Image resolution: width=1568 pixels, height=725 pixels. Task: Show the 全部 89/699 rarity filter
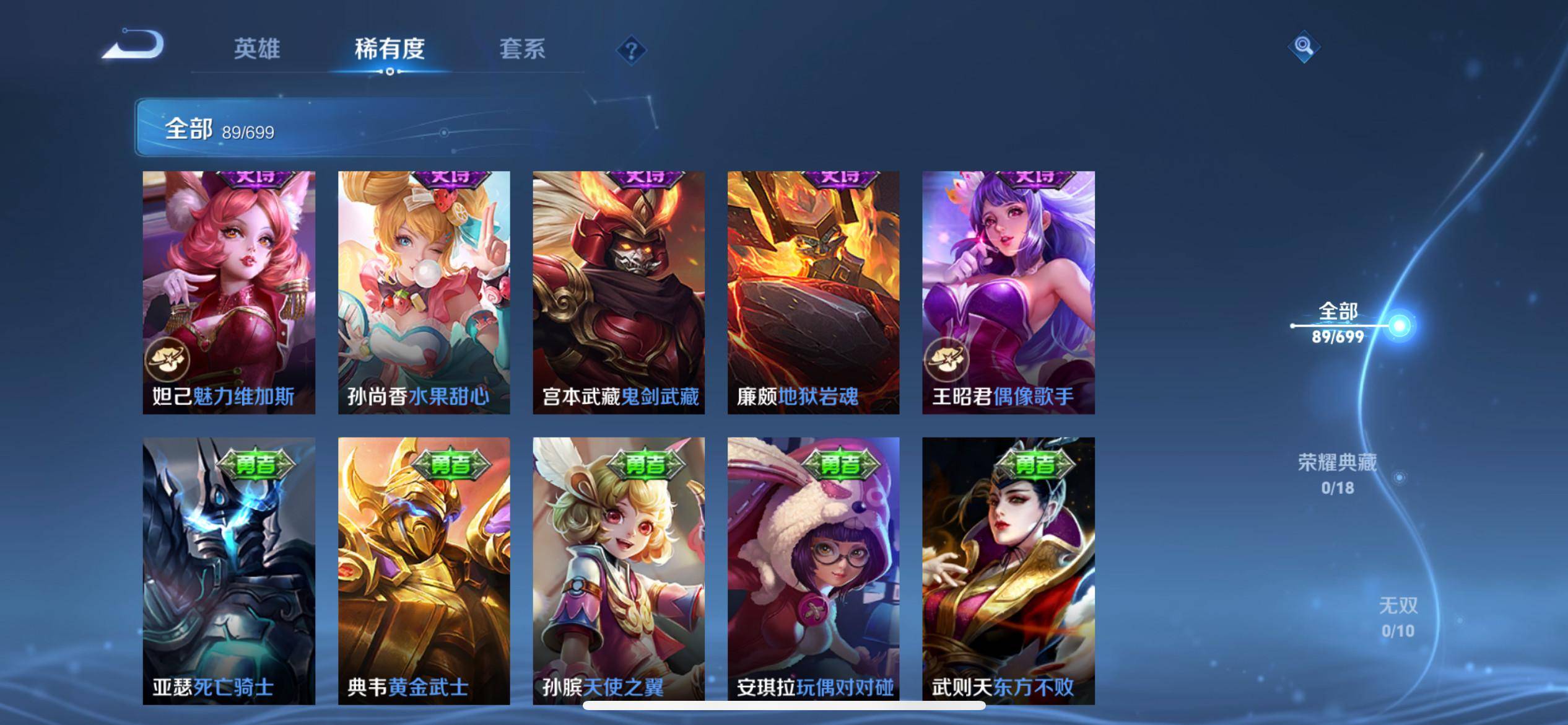pos(1338,323)
